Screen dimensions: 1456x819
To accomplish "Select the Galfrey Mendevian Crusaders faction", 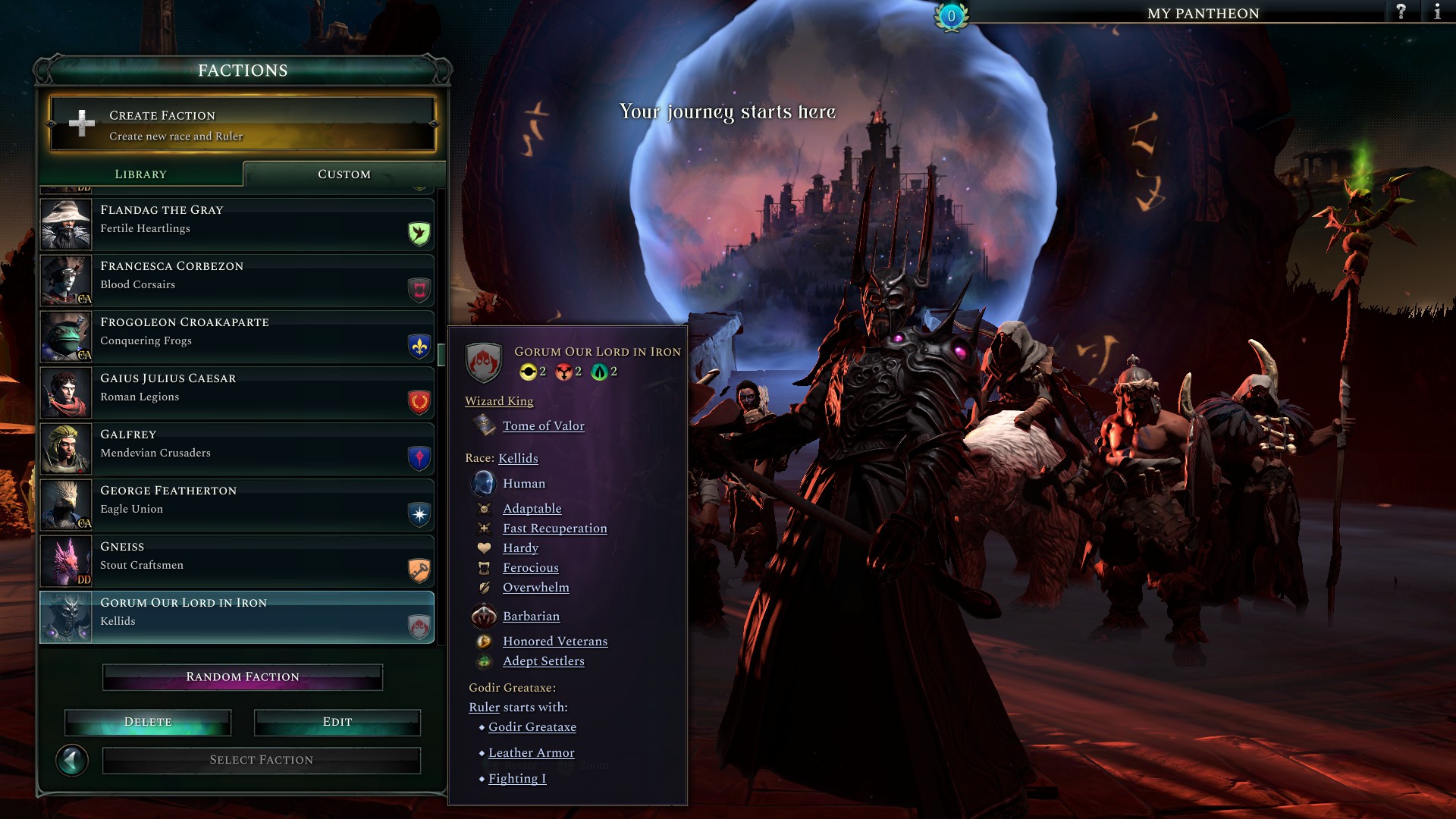I will [235, 447].
